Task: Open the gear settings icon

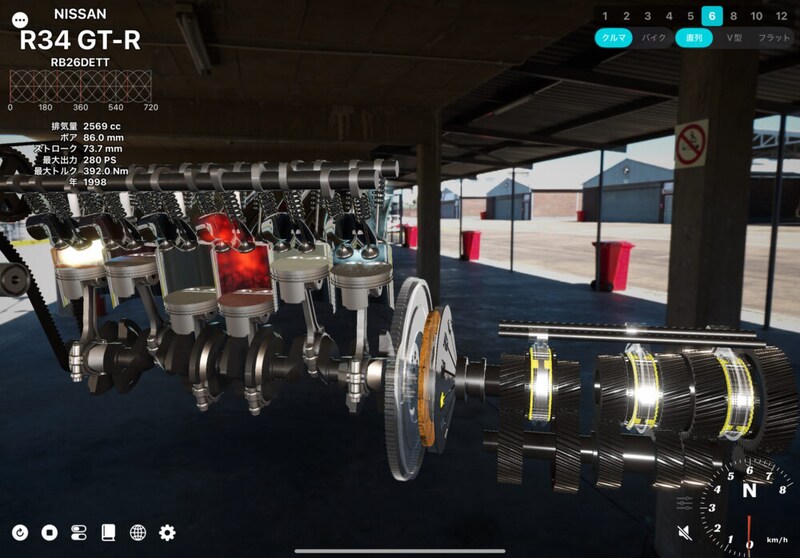Action: tap(167, 532)
